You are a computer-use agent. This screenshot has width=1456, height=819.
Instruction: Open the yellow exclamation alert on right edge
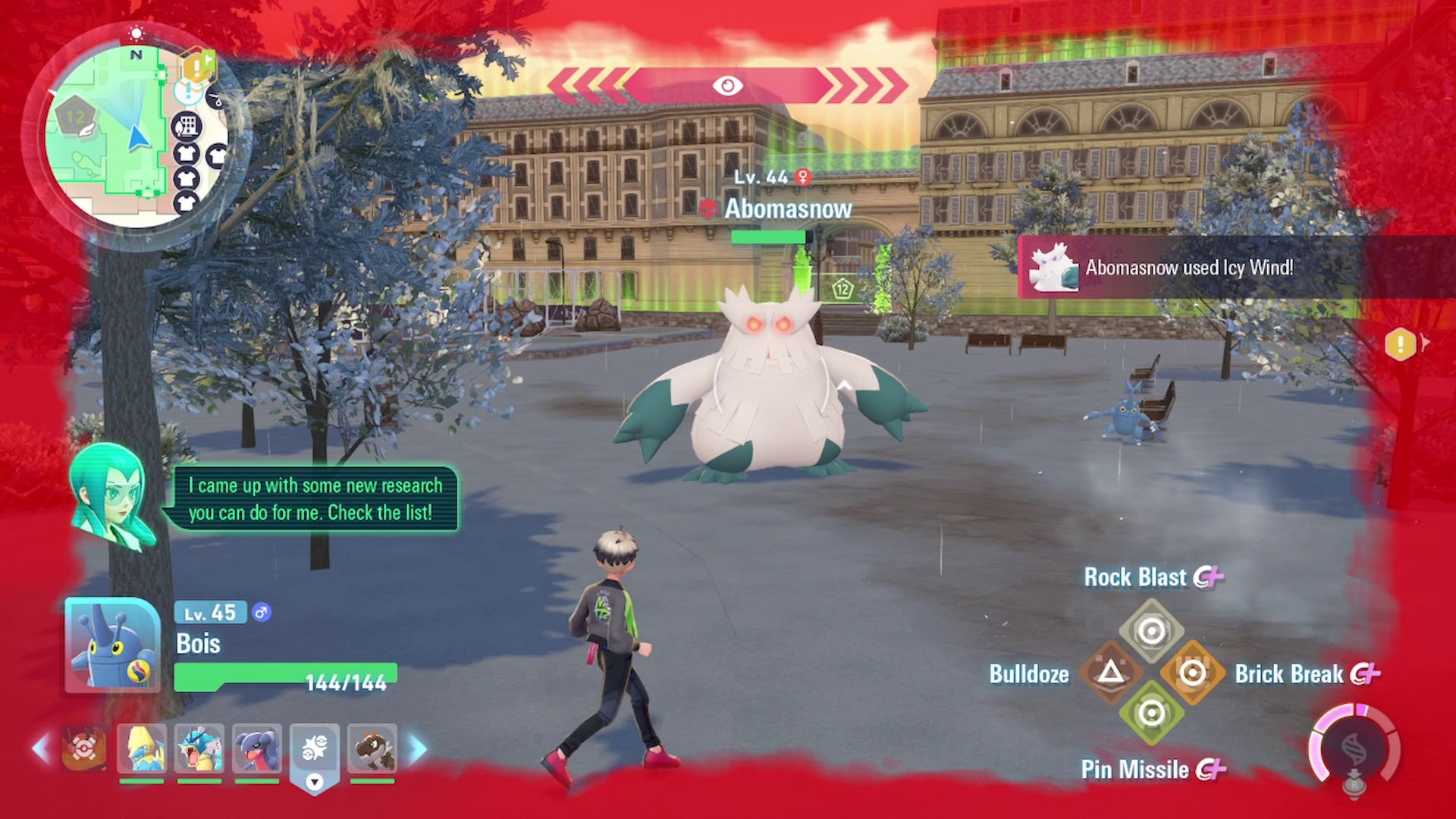1400,345
